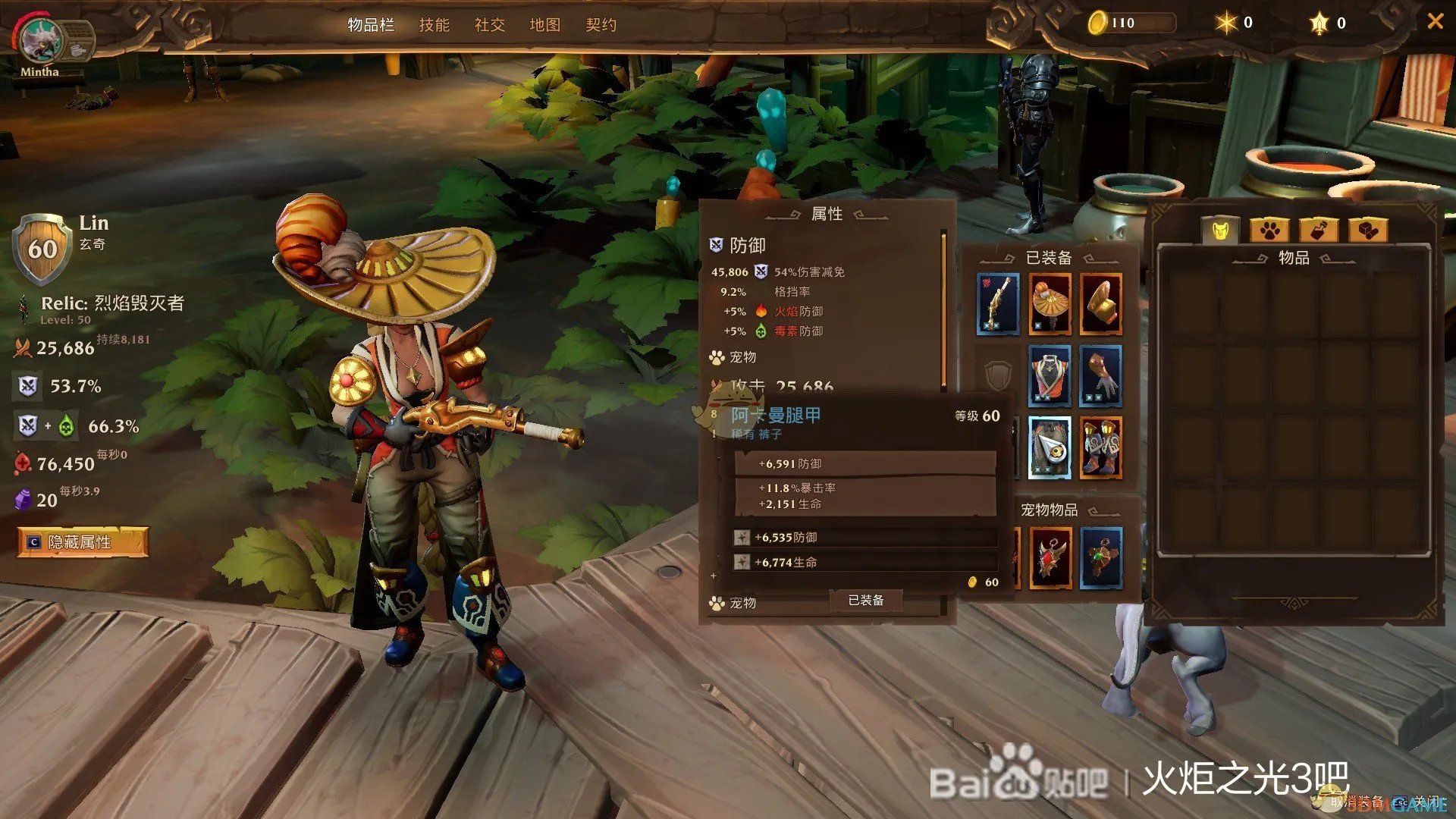This screenshot has height=819, width=1456.
Task: Open the 契约 contracts menu
Action: (601, 25)
